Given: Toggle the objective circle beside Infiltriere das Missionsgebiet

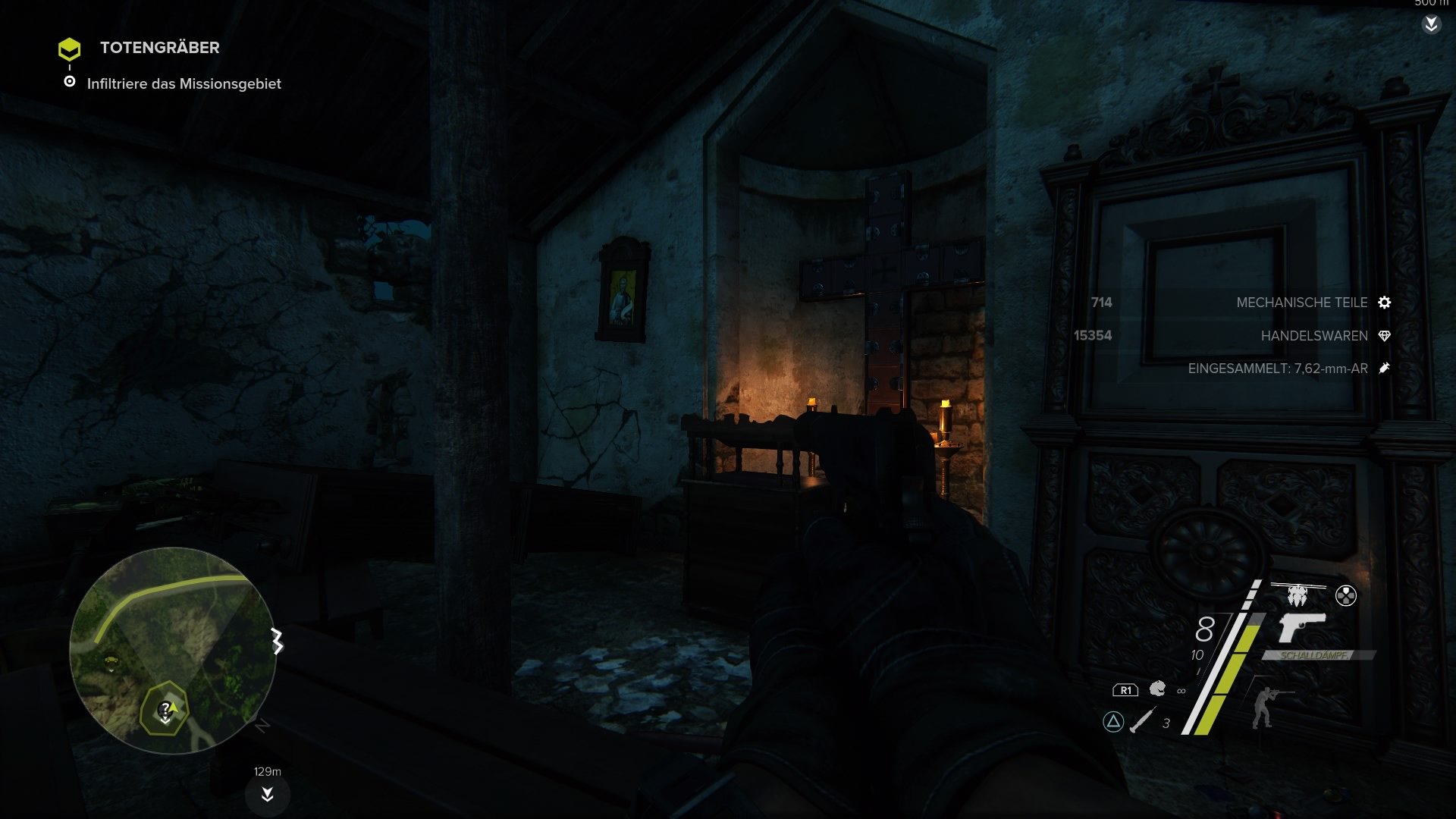Looking at the screenshot, I should pos(71,83).
